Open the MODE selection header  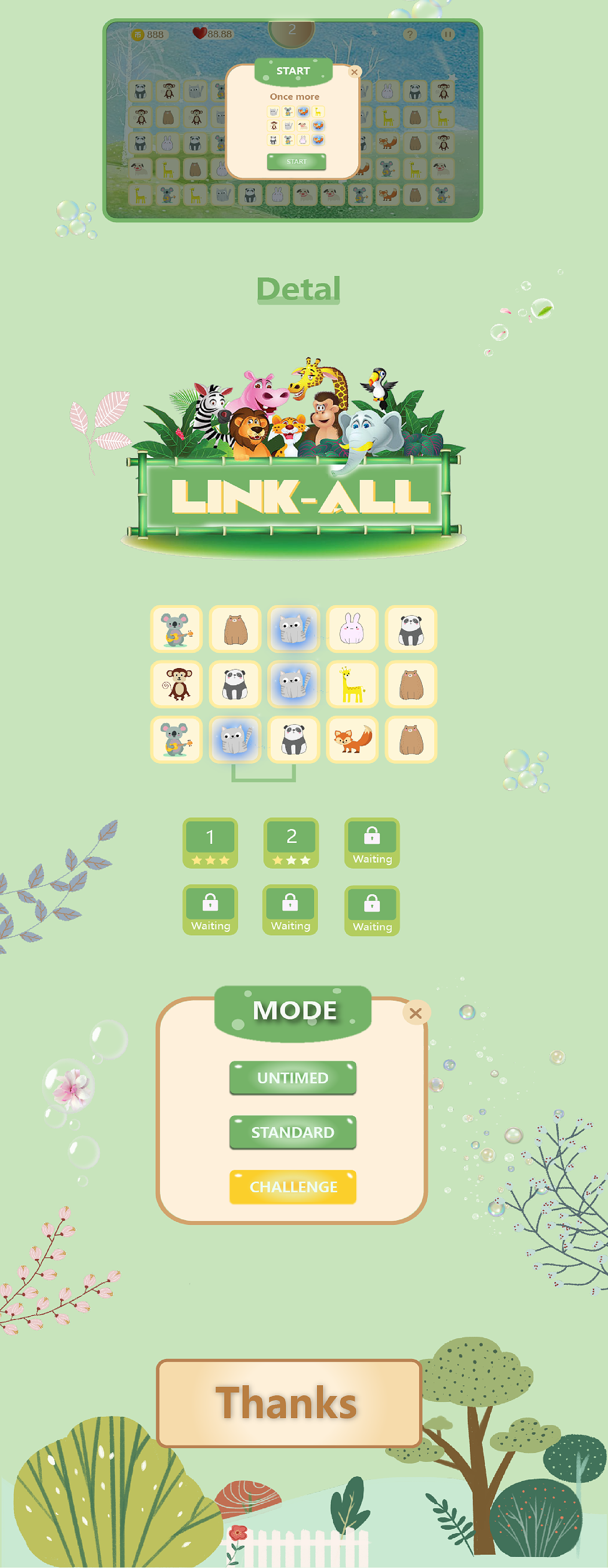(293, 1011)
